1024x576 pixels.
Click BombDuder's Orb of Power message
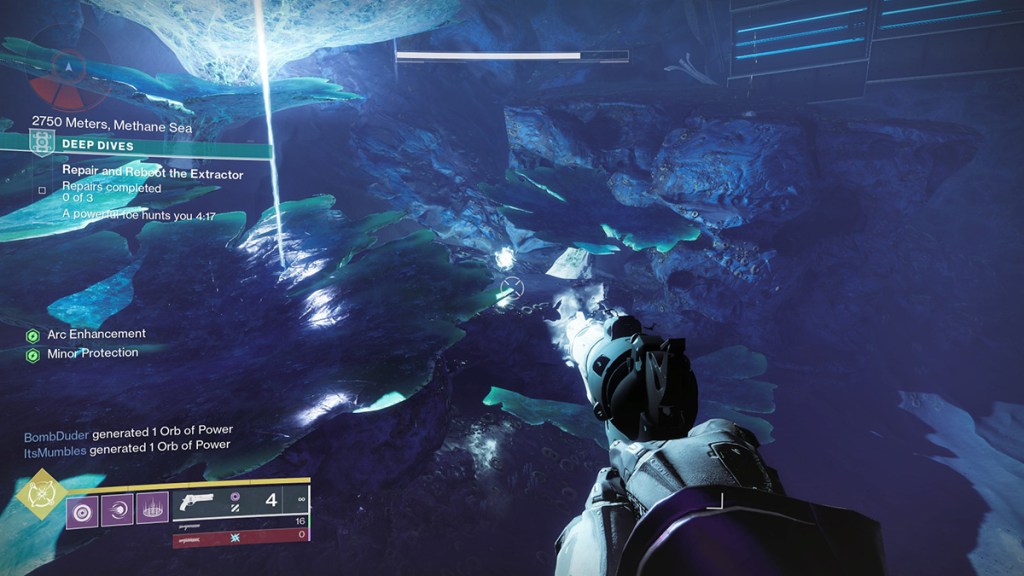click(x=128, y=432)
